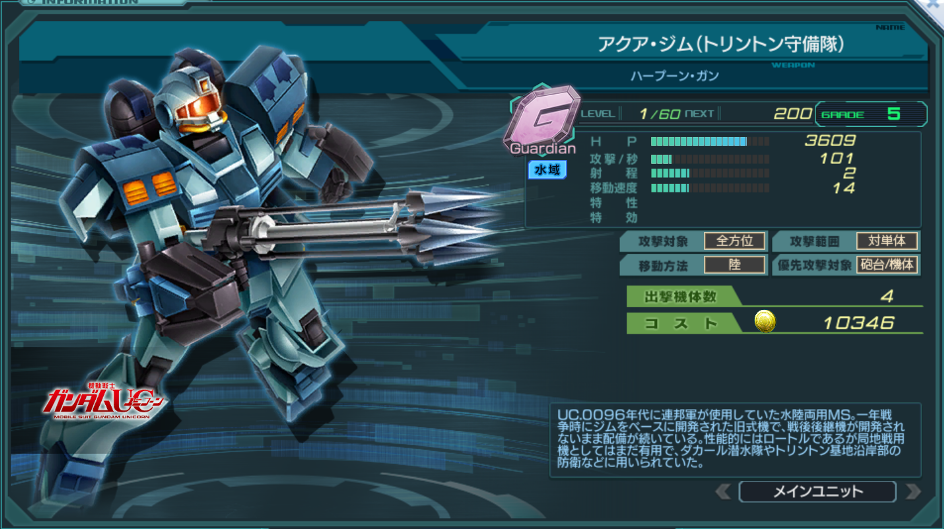Show the next unit with the right arrow
The image size is (944, 529).
click(x=911, y=491)
